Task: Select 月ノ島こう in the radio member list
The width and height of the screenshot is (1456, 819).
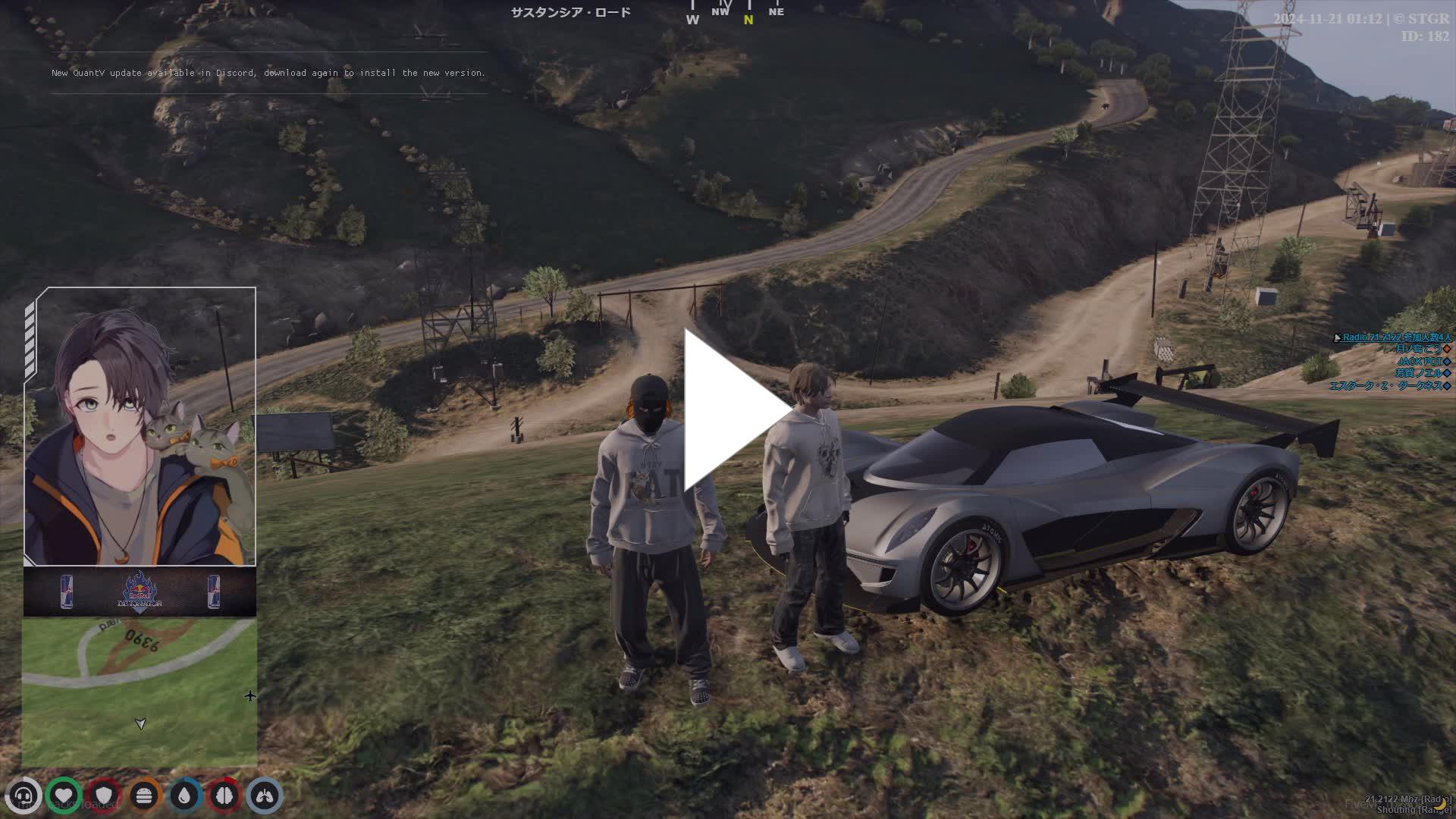Action: (x=1418, y=350)
